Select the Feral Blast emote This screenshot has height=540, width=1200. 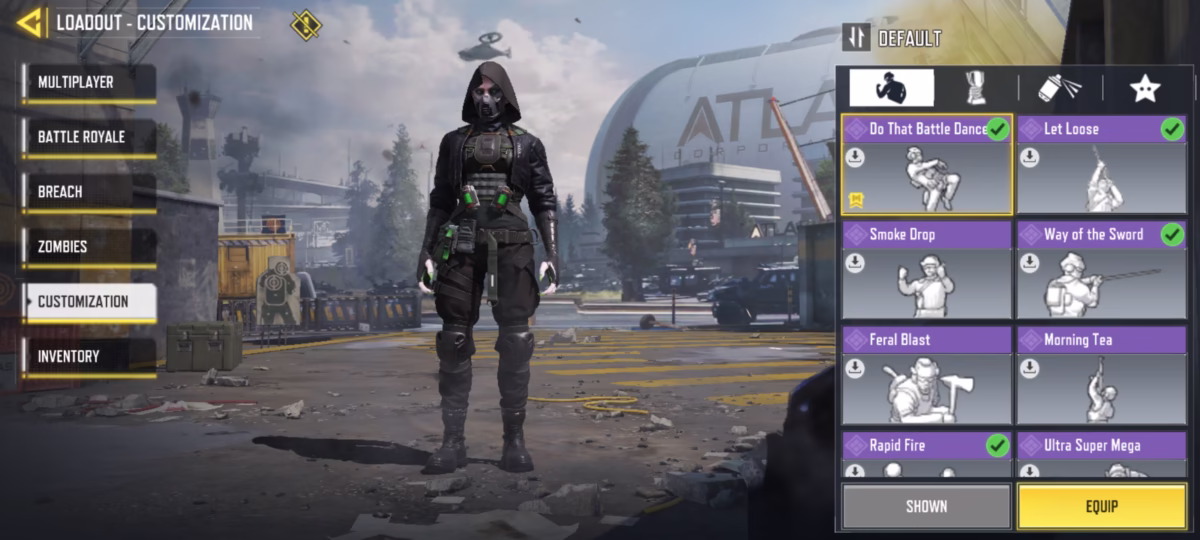tap(927, 375)
